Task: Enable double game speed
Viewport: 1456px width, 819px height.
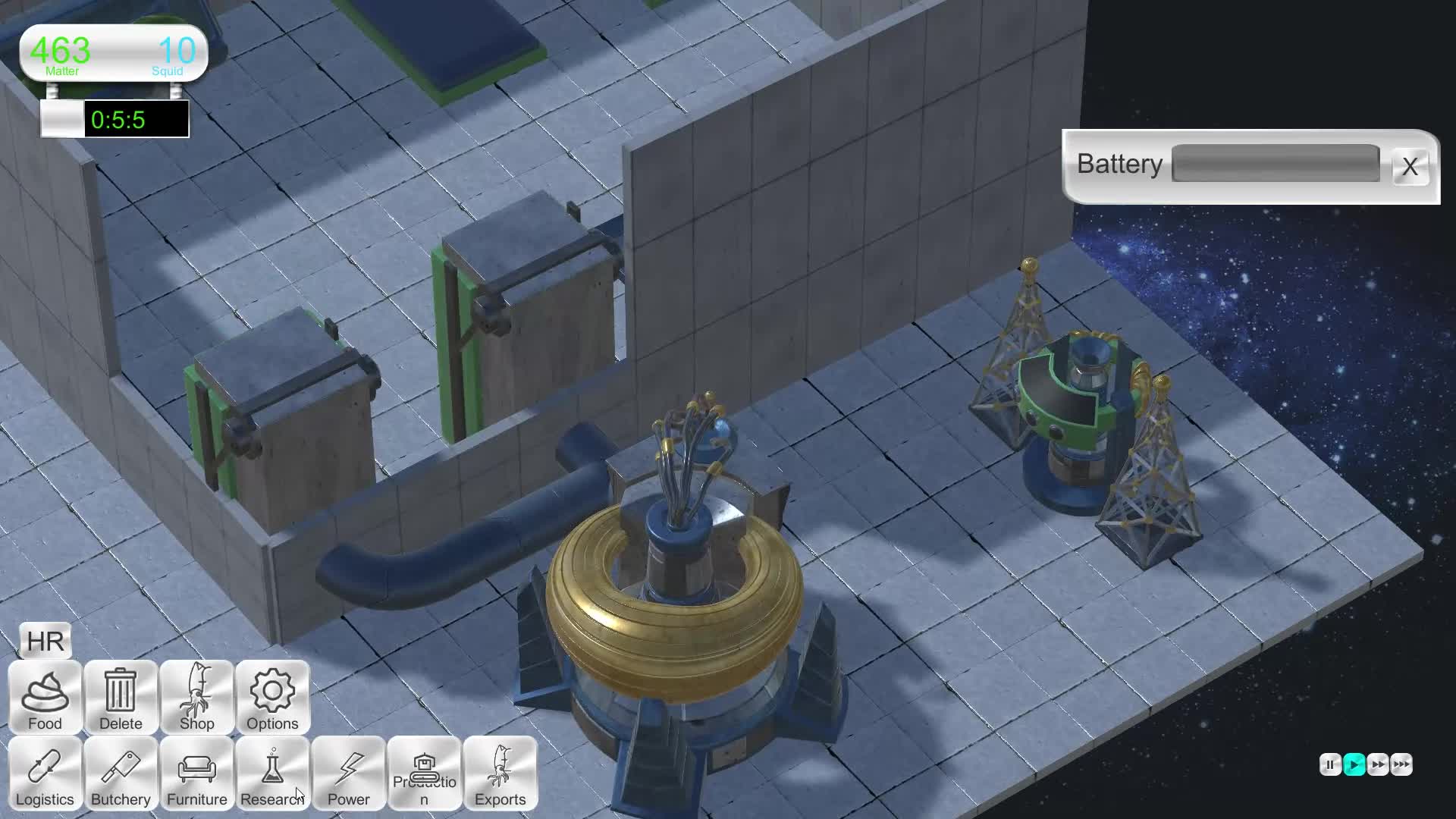Action: coord(1379,765)
